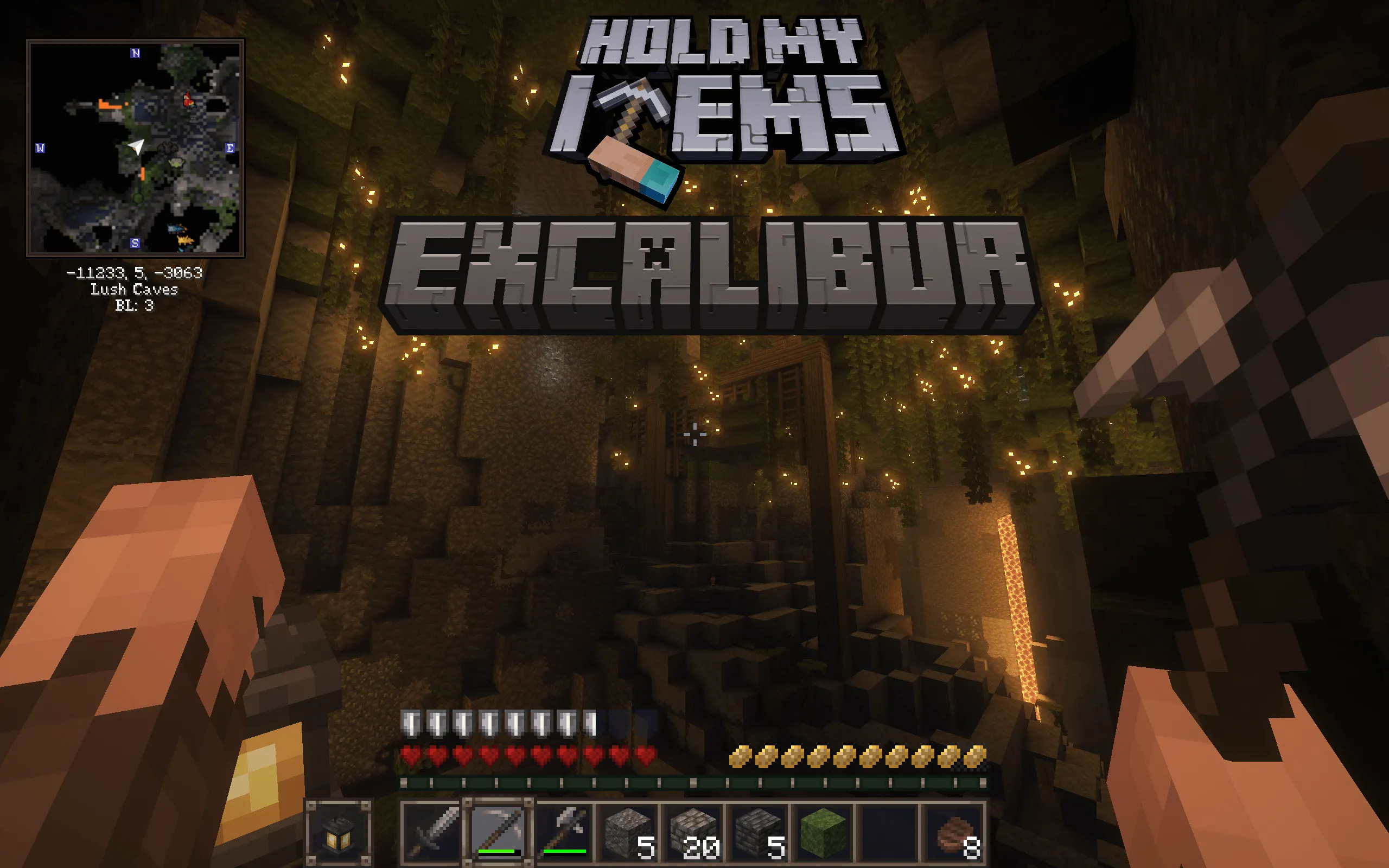Click the parrot marker on the minimap

[189, 99]
